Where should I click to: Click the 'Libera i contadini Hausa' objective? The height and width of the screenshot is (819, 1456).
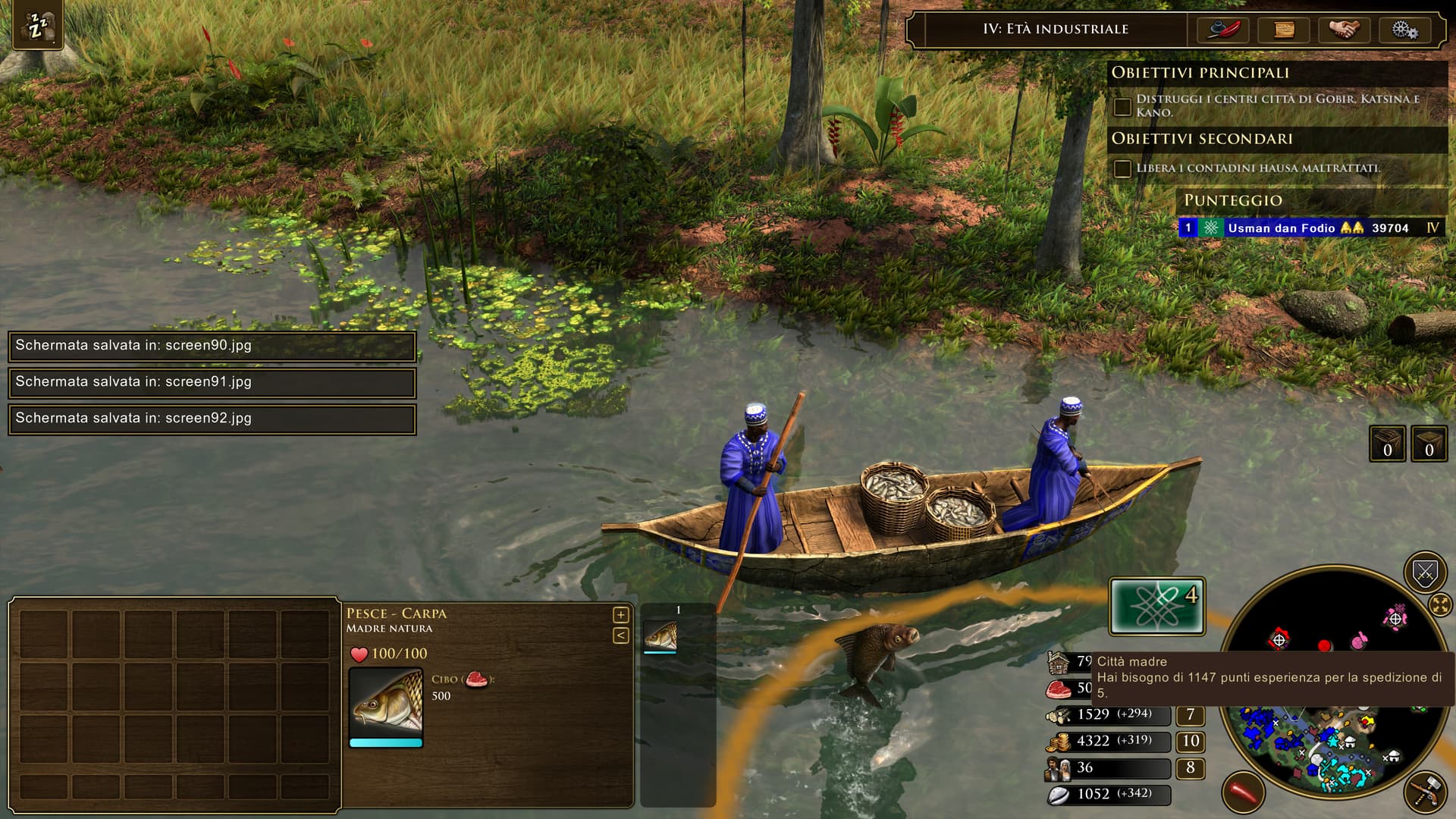[x=1257, y=168]
